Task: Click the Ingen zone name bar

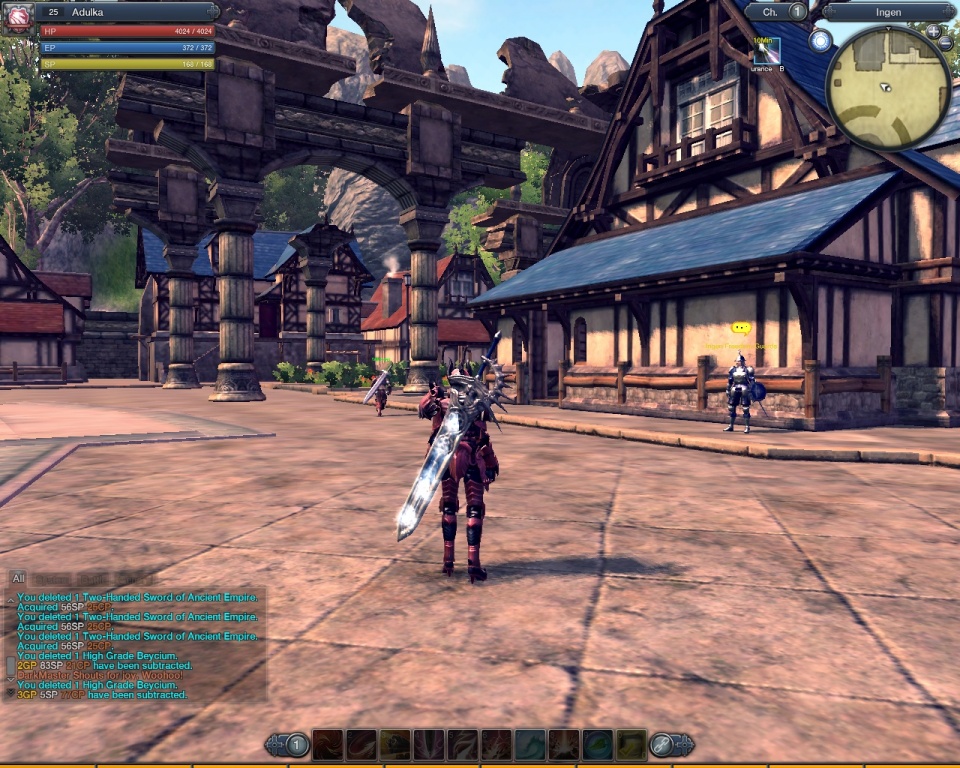Action: [888, 12]
